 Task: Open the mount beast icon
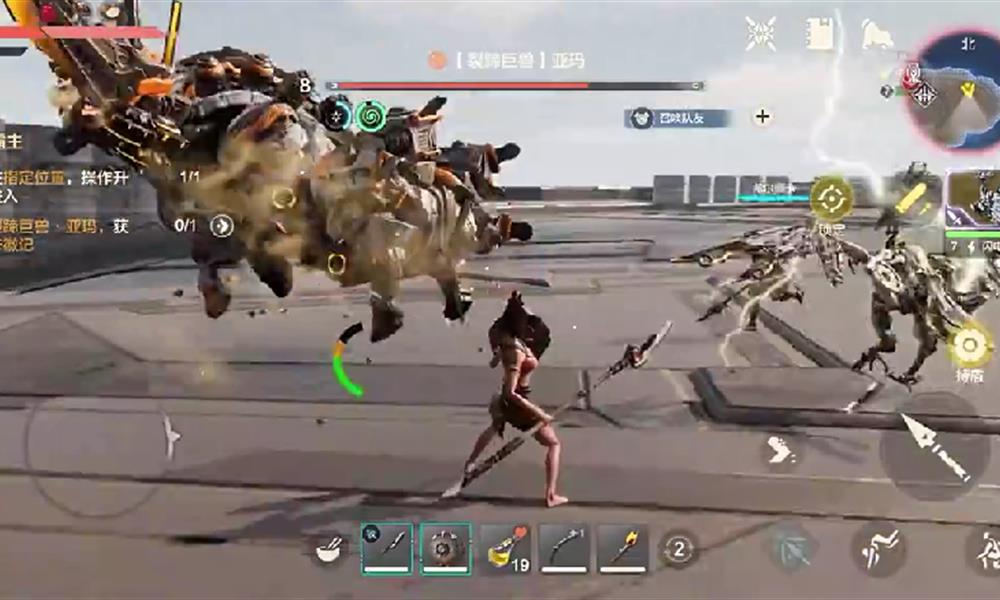[877, 35]
